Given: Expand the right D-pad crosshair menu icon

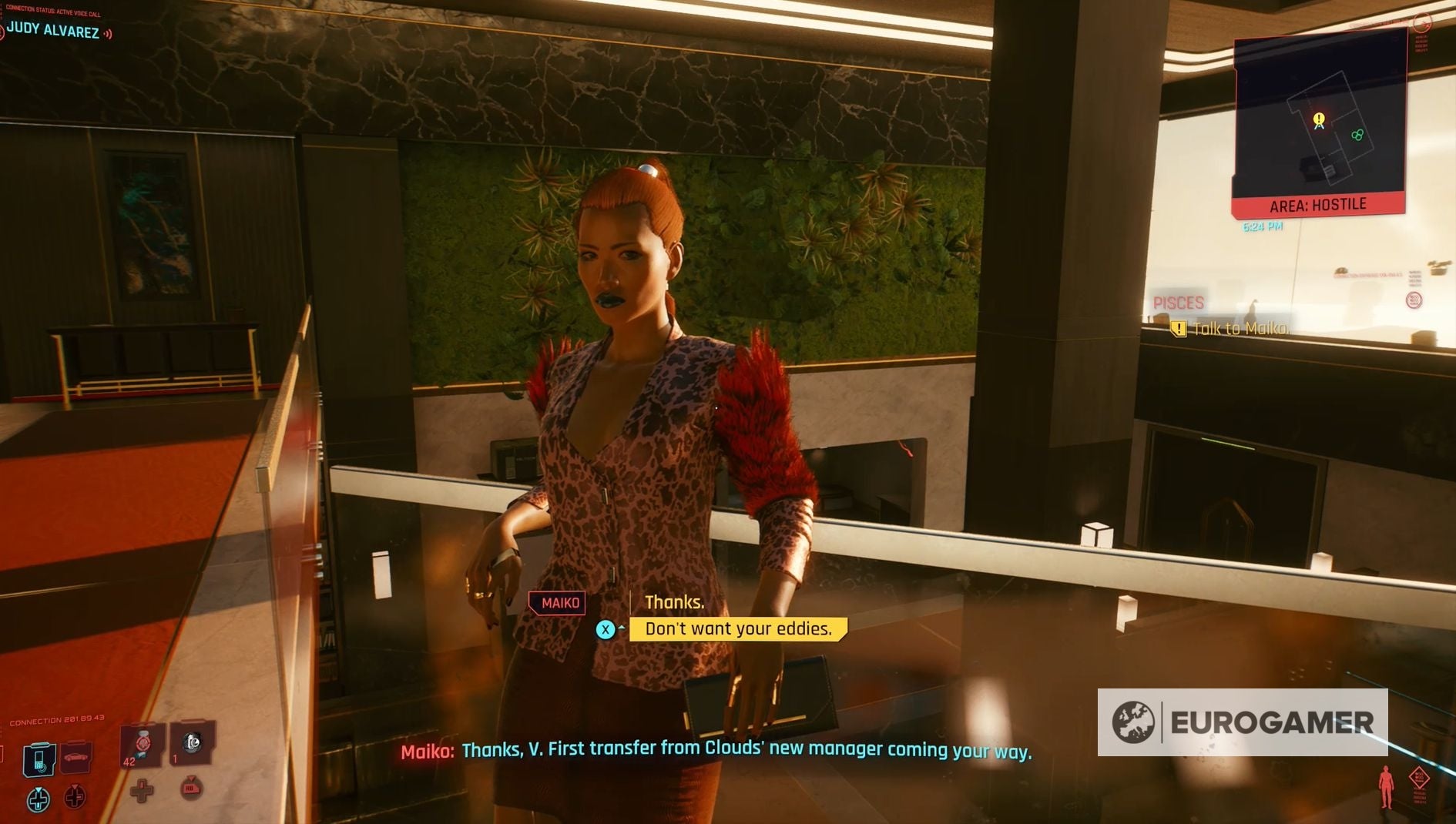Looking at the screenshot, I should pyautogui.click(x=74, y=799).
